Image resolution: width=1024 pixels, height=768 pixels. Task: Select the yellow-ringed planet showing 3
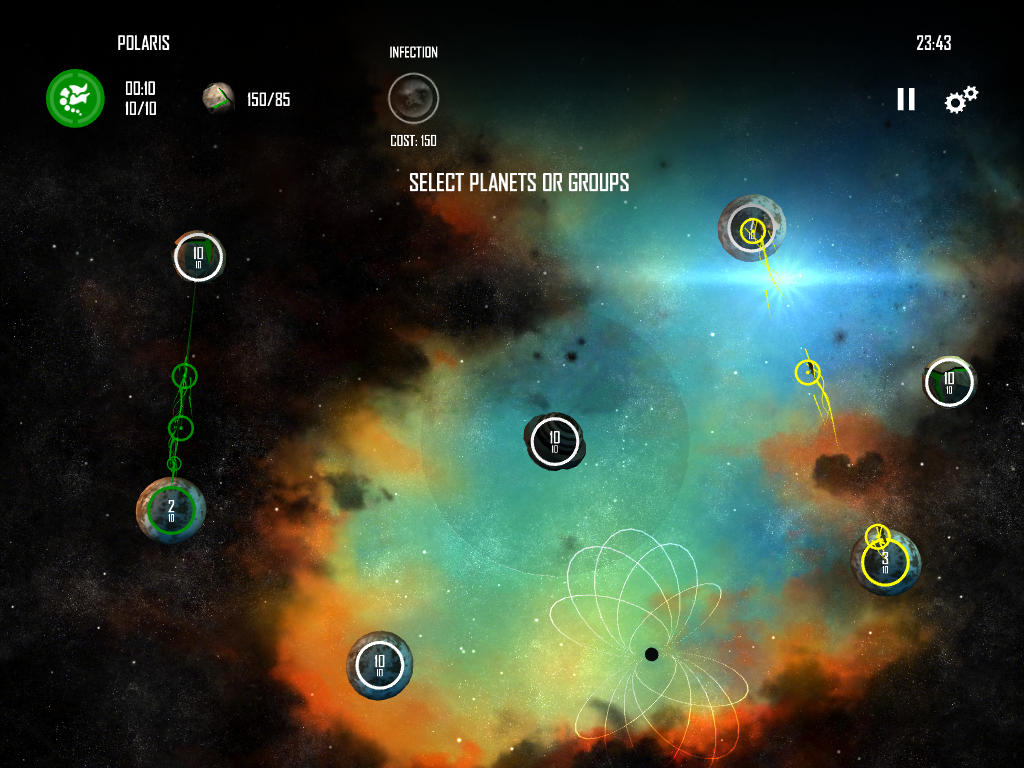click(885, 562)
